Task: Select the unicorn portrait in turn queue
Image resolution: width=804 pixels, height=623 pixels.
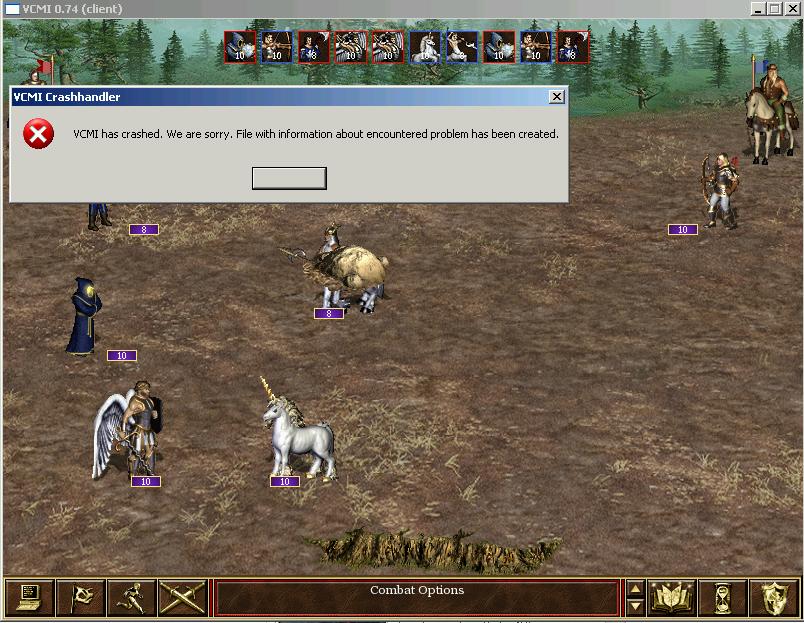Action: [425, 46]
